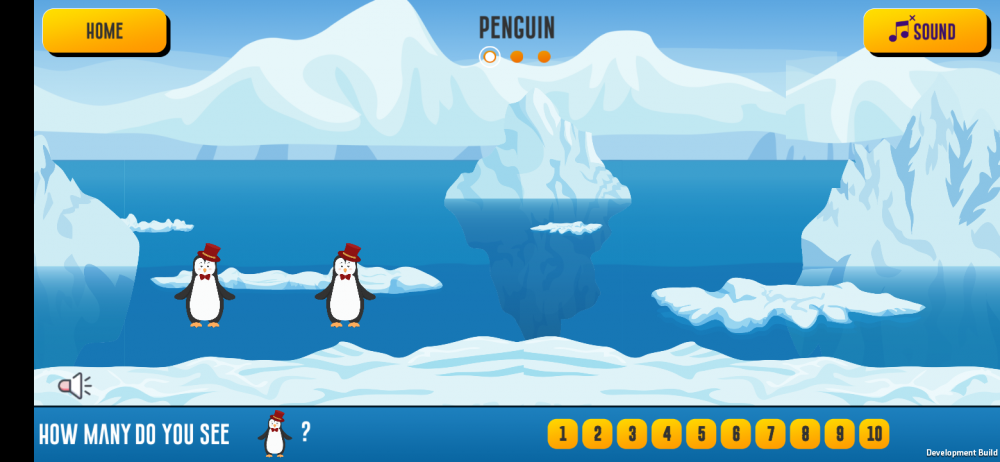Select the number 9 button
The width and height of the screenshot is (1000, 462).
point(839,434)
